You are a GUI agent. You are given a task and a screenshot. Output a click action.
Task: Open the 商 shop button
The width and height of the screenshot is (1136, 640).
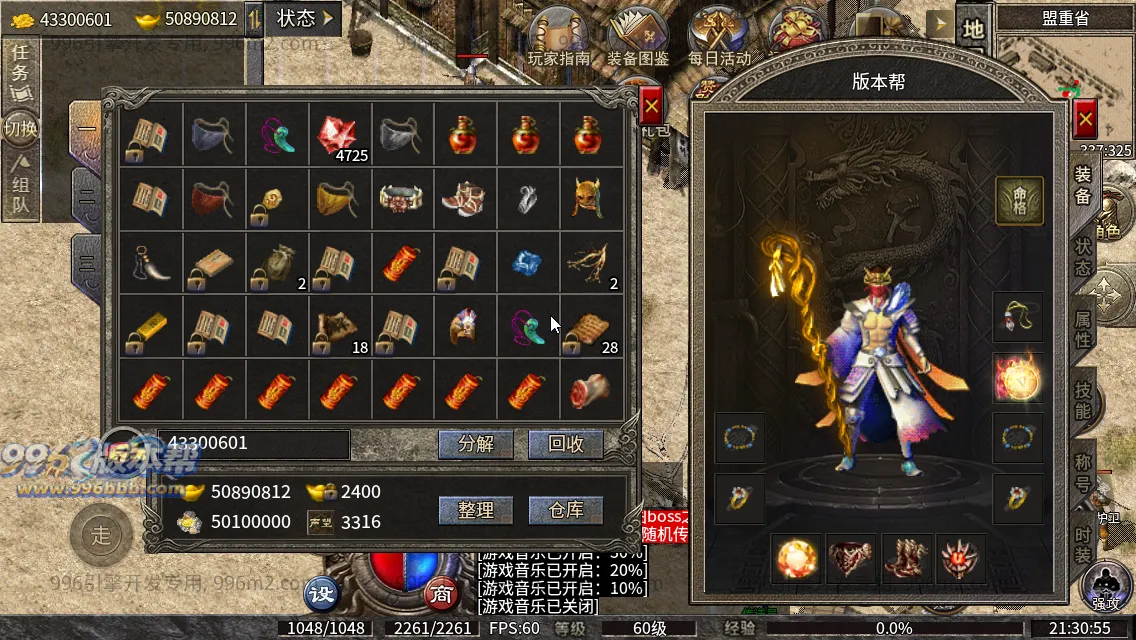[440, 593]
